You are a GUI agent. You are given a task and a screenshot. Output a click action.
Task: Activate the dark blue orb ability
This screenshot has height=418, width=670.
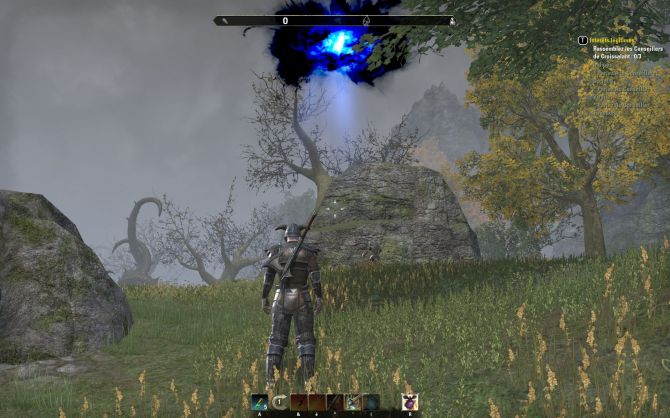(x=371, y=402)
